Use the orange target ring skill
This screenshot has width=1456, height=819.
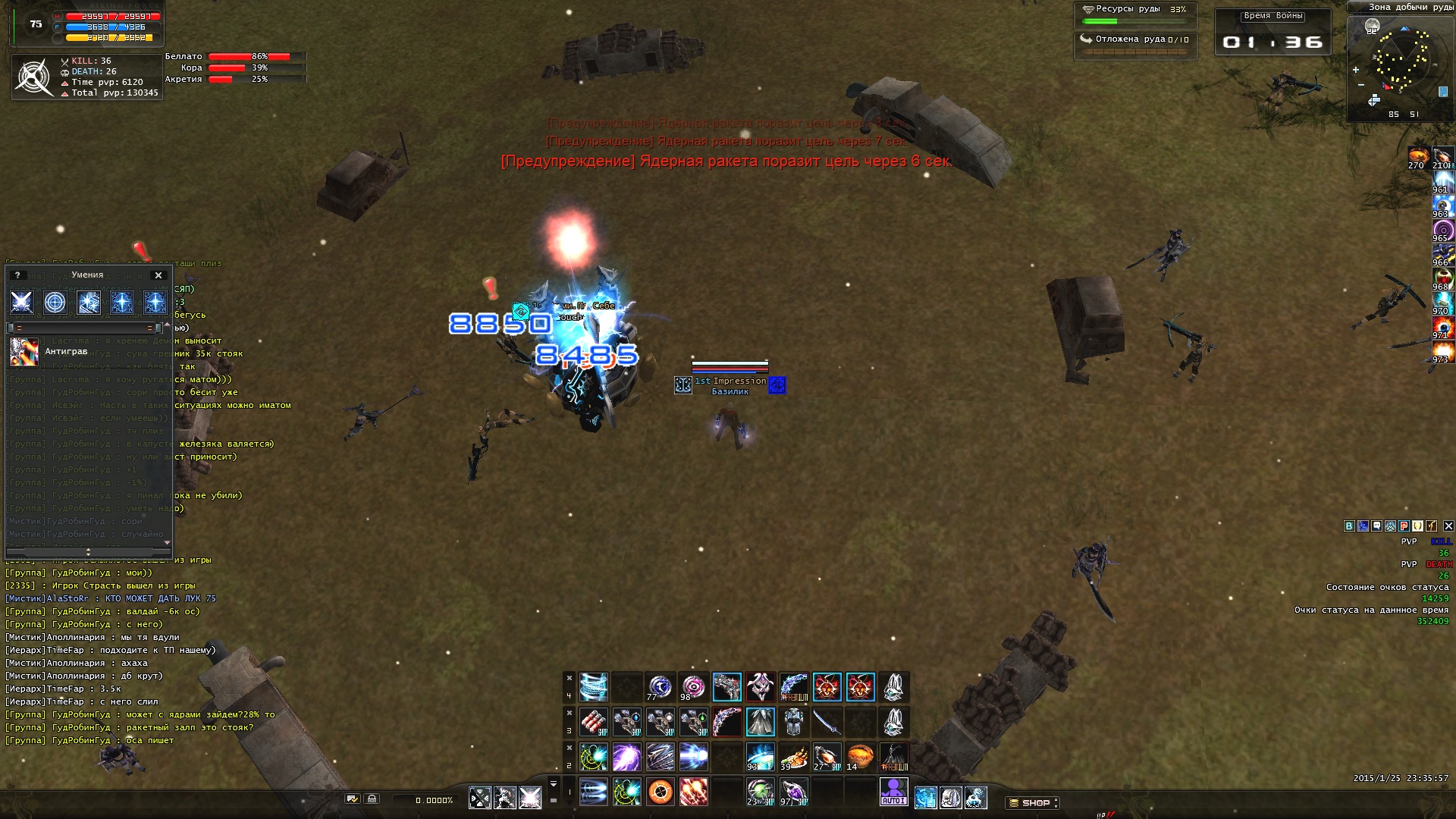pos(661,792)
